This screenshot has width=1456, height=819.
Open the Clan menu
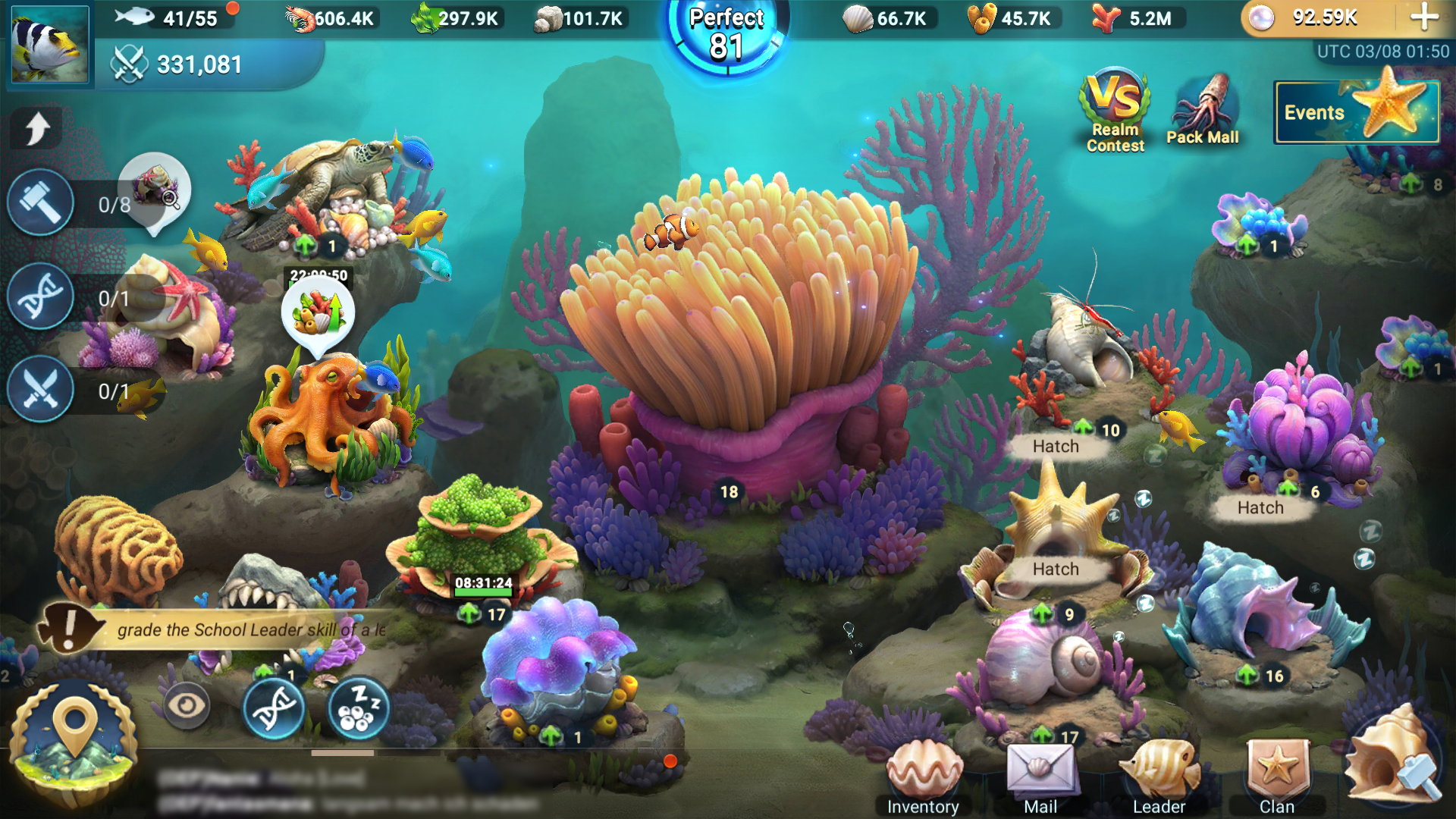1277,777
